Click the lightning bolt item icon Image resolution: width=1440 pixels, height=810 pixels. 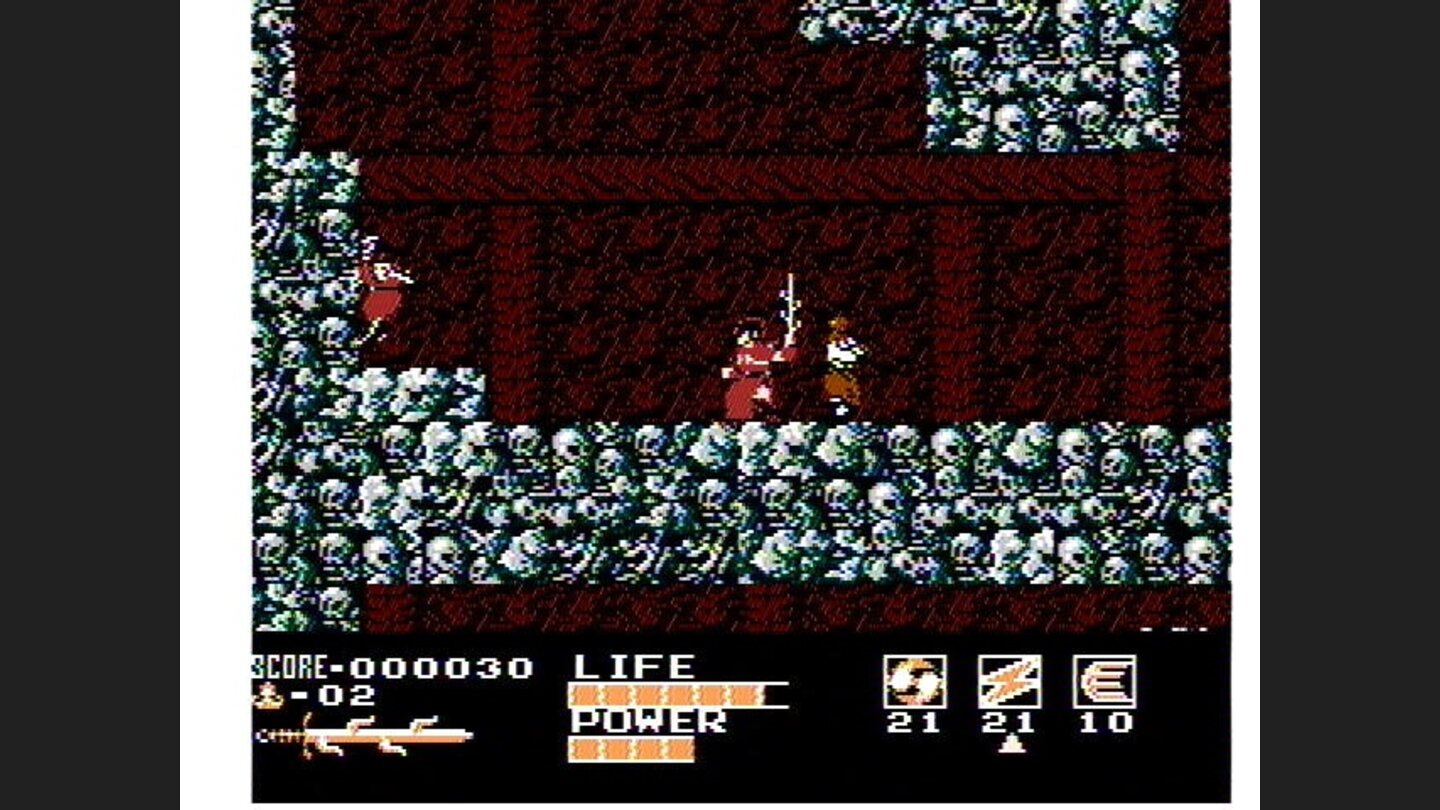[1009, 682]
